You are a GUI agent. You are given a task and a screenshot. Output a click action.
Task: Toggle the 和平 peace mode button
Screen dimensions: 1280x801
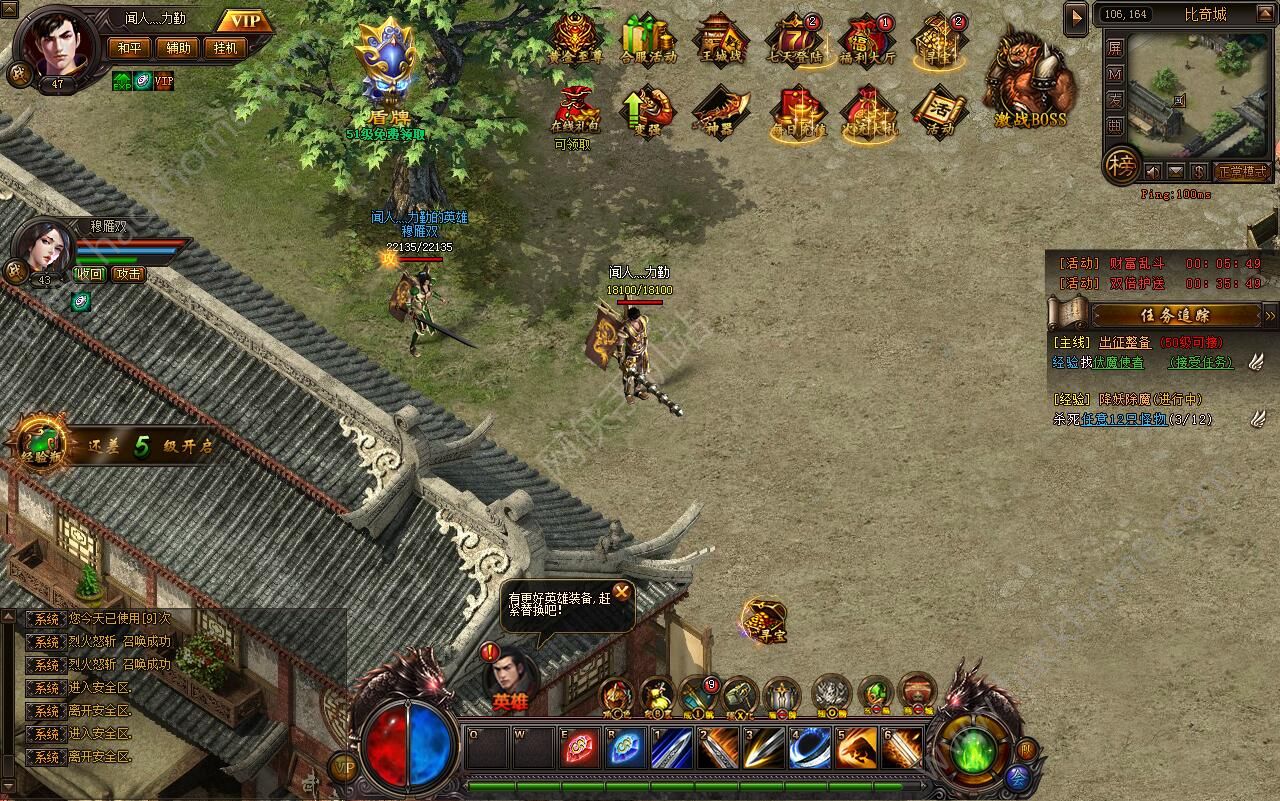(130, 47)
